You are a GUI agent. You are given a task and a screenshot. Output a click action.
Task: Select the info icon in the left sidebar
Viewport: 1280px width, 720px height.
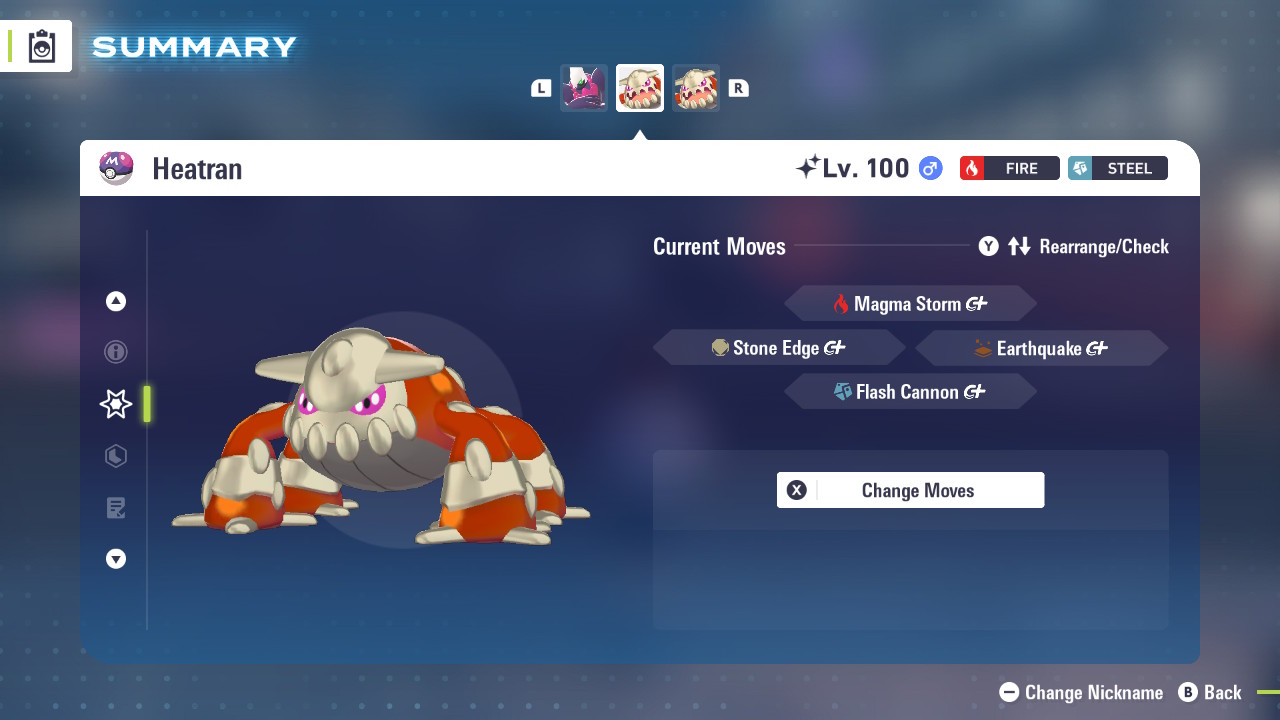(x=115, y=352)
